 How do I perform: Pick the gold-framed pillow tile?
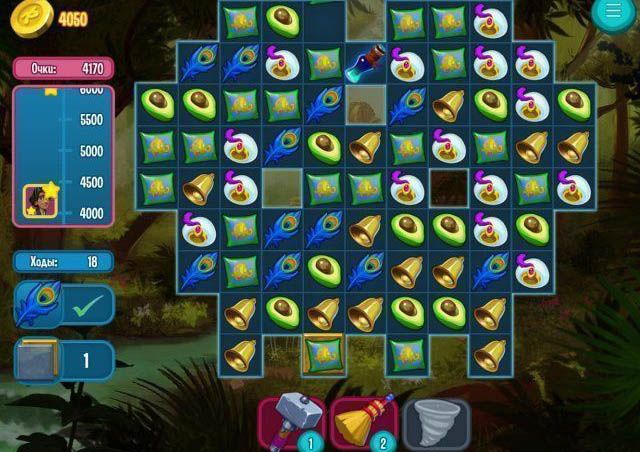pos(323,355)
